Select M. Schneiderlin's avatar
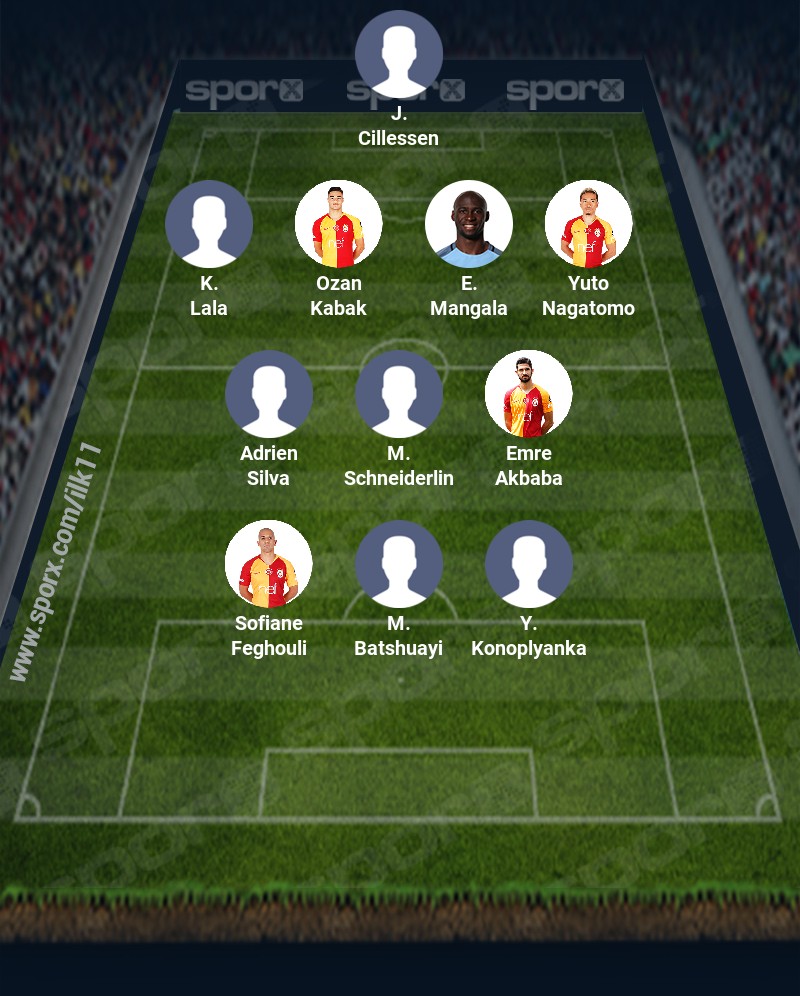Viewport: 800px width, 996px height. (x=399, y=394)
